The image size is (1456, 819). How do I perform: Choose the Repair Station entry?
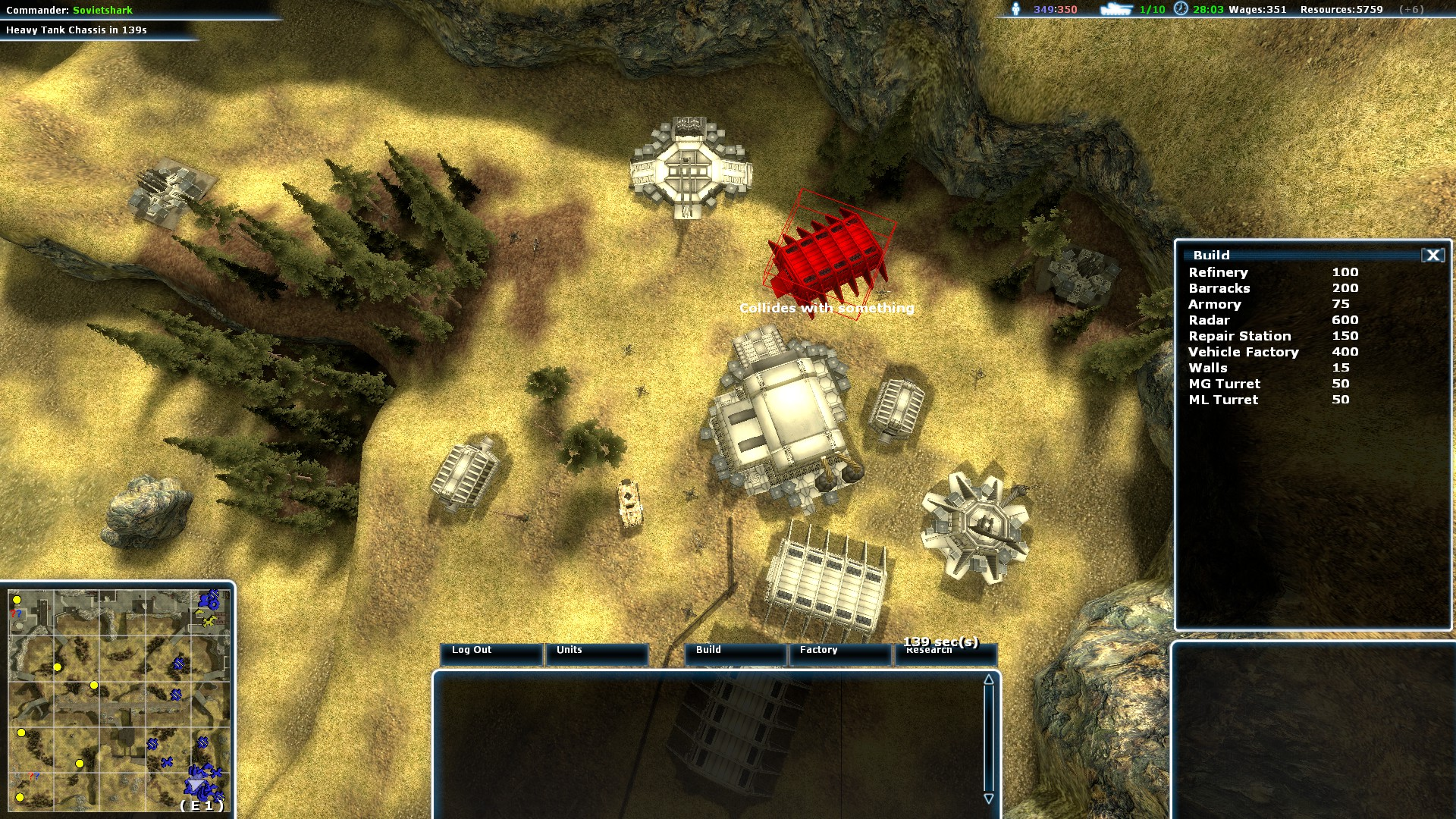1239,336
